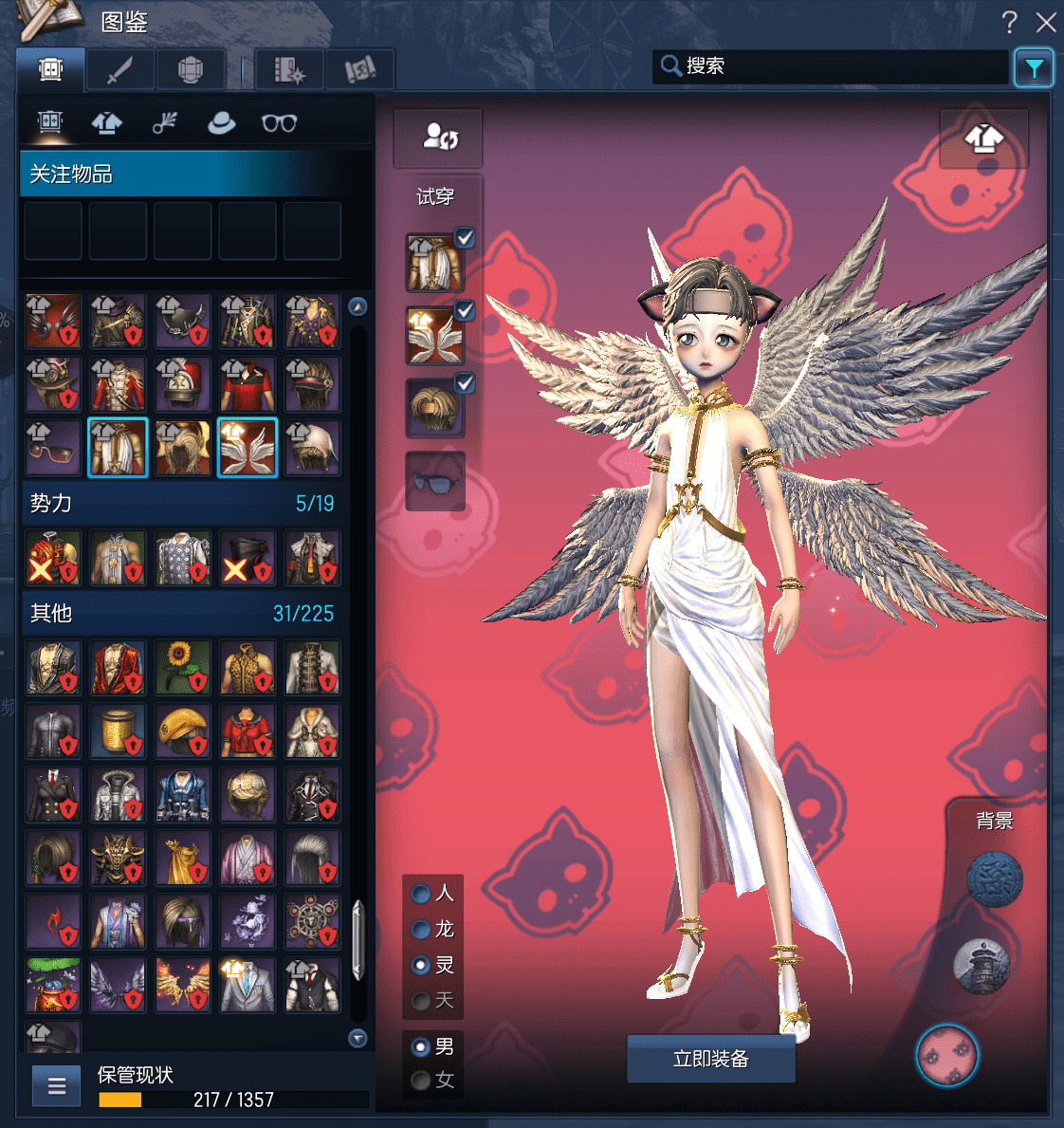
Task: Uncheck the wings try-on checkbox
Action: click(x=465, y=310)
